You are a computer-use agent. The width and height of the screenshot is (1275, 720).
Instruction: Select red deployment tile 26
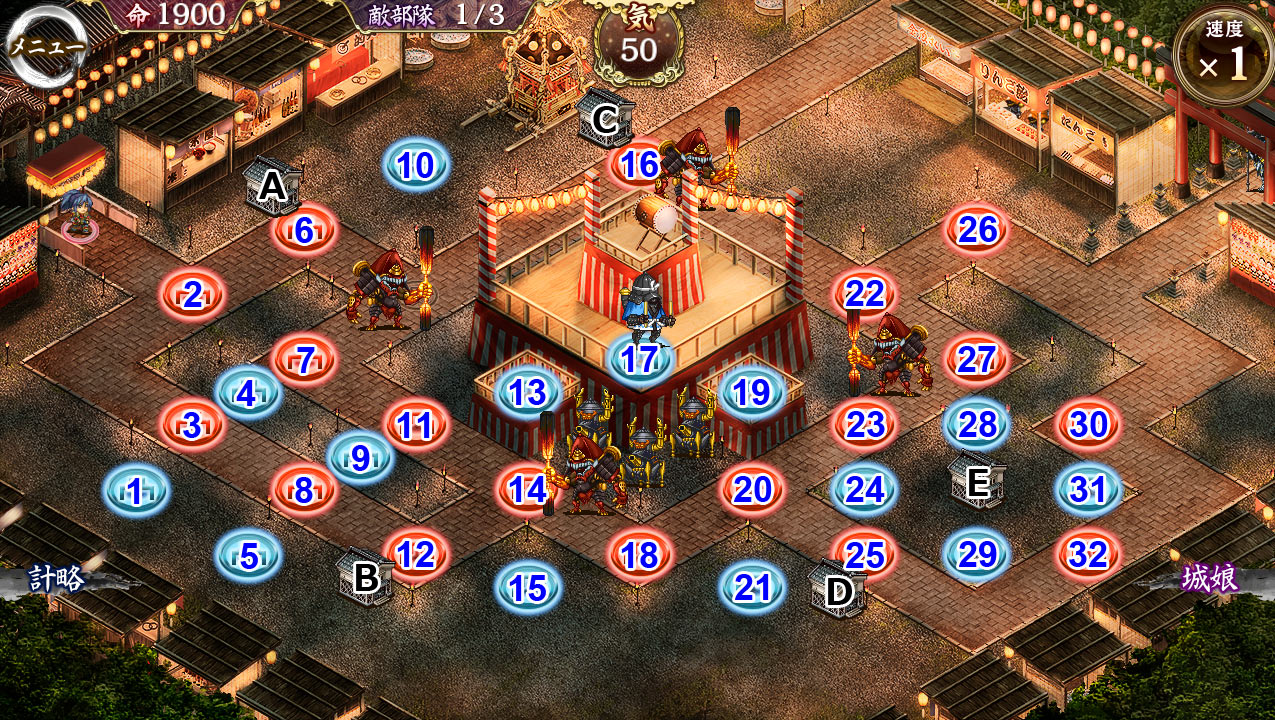tap(977, 230)
